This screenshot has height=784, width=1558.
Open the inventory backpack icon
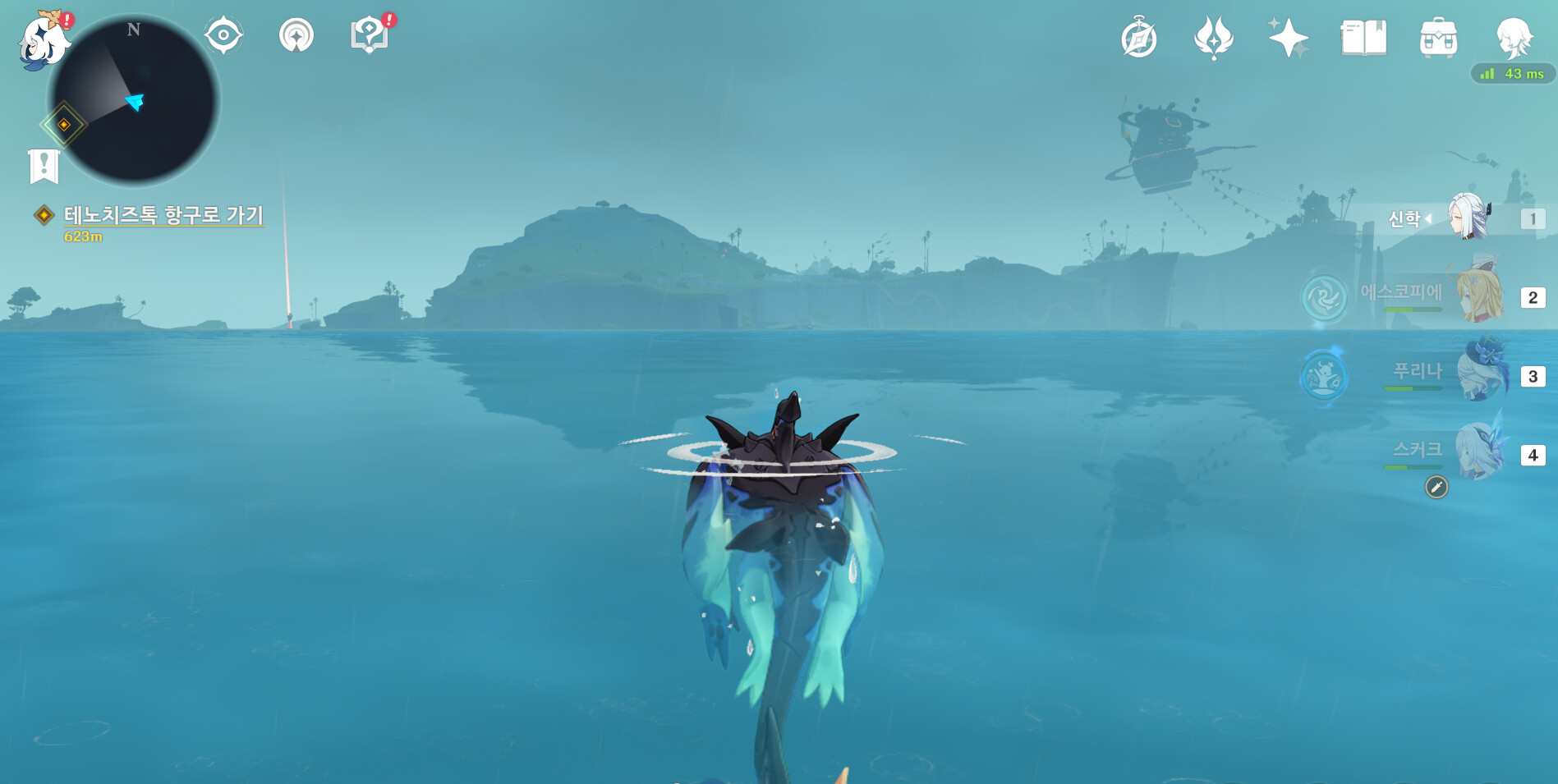[x=1438, y=38]
